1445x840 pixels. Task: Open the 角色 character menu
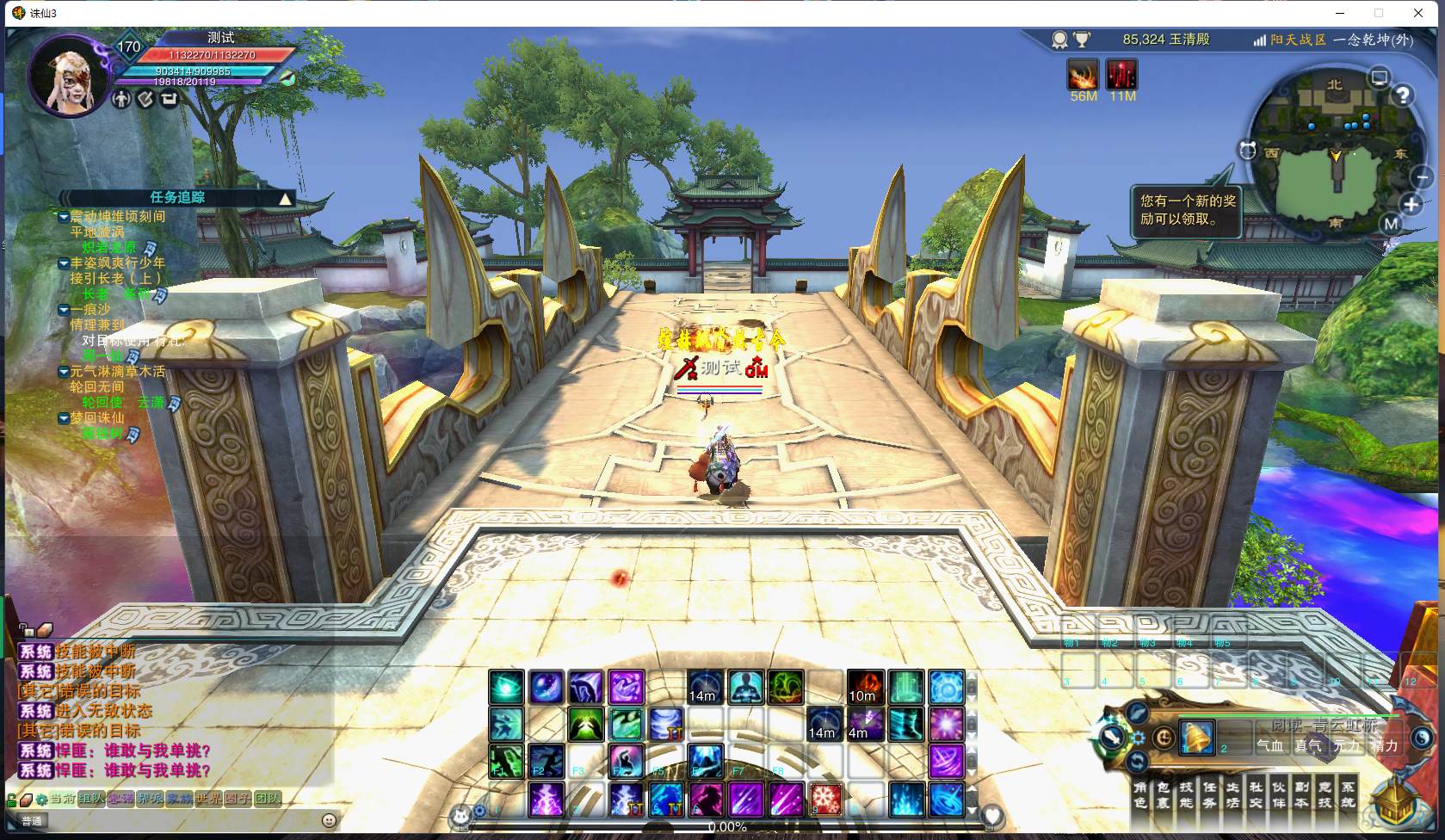coord(1140,794)
